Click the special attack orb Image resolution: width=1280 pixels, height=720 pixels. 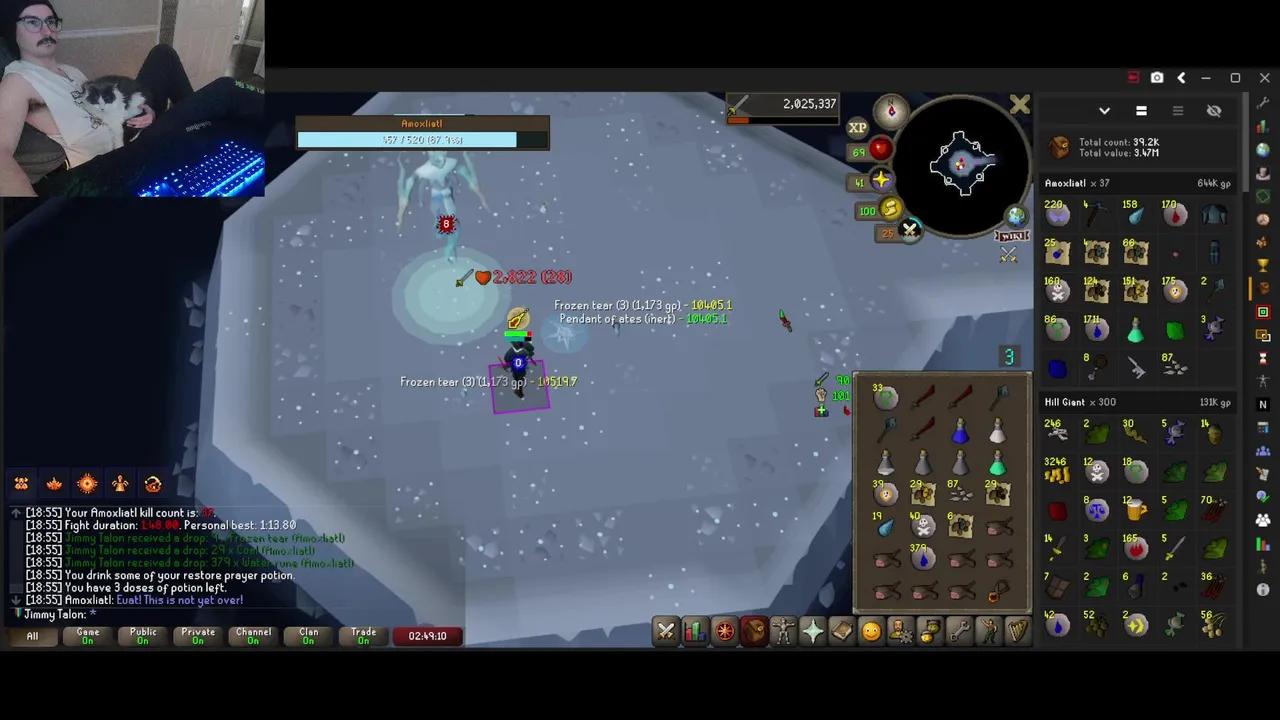pos(909,229)
